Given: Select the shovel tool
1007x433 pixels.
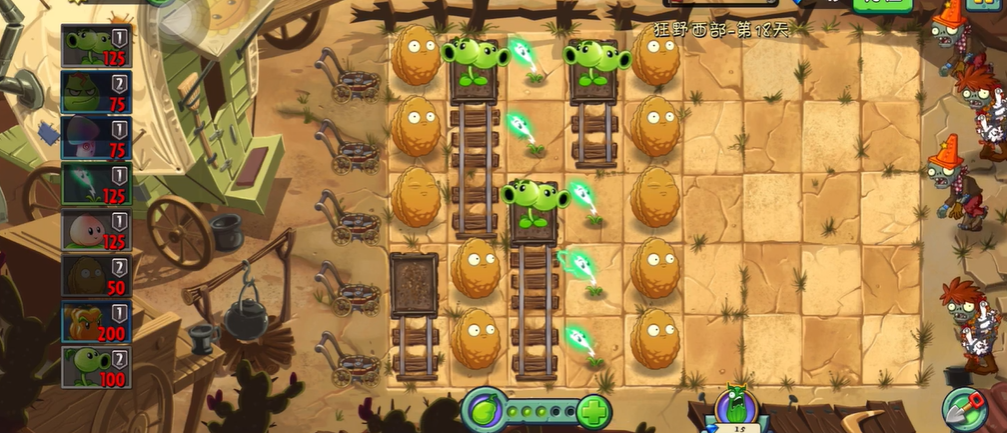Looking at the screenshot, I should pos(964,408).
